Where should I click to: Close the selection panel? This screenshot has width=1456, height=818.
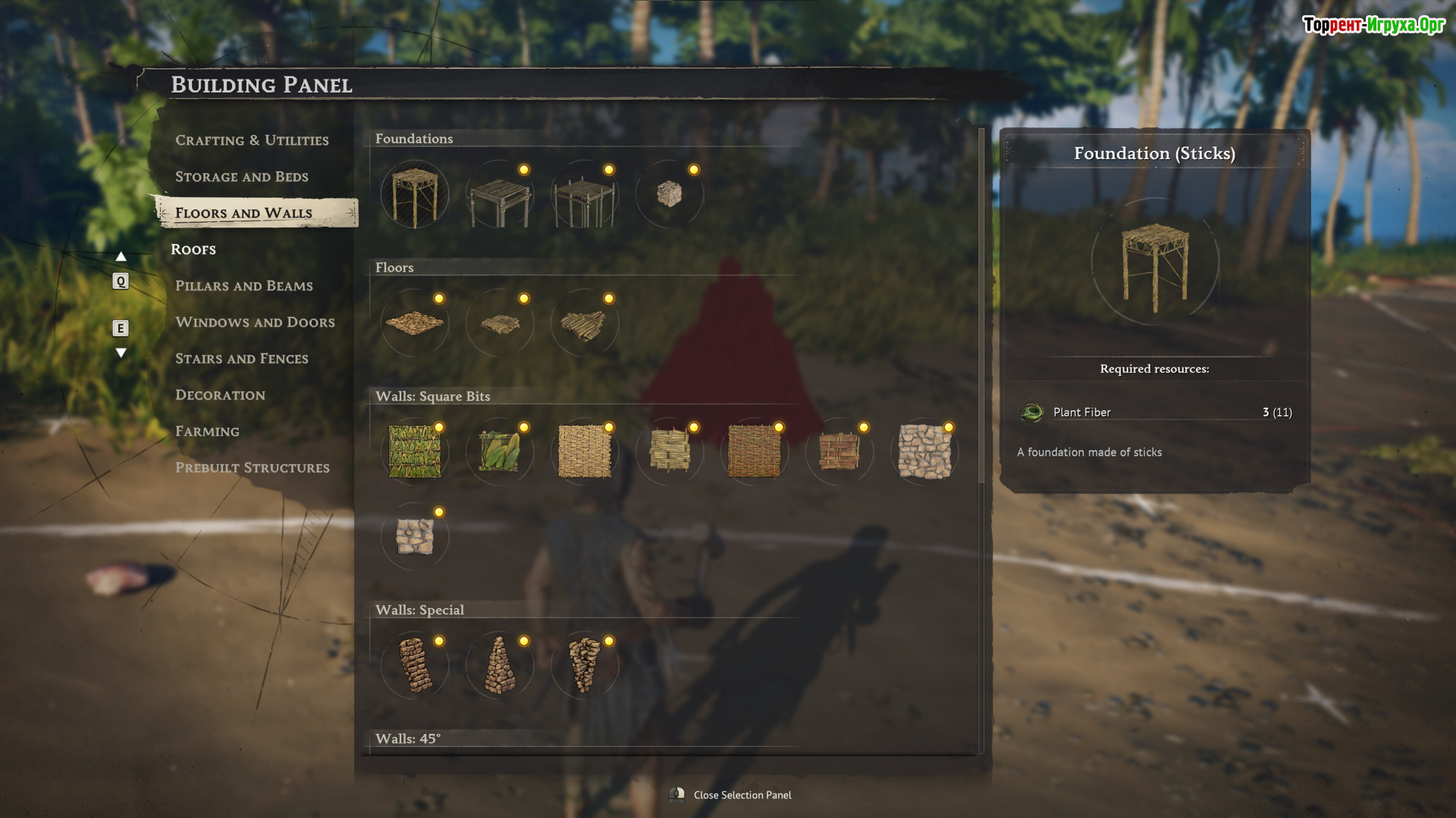coord(741,794)
